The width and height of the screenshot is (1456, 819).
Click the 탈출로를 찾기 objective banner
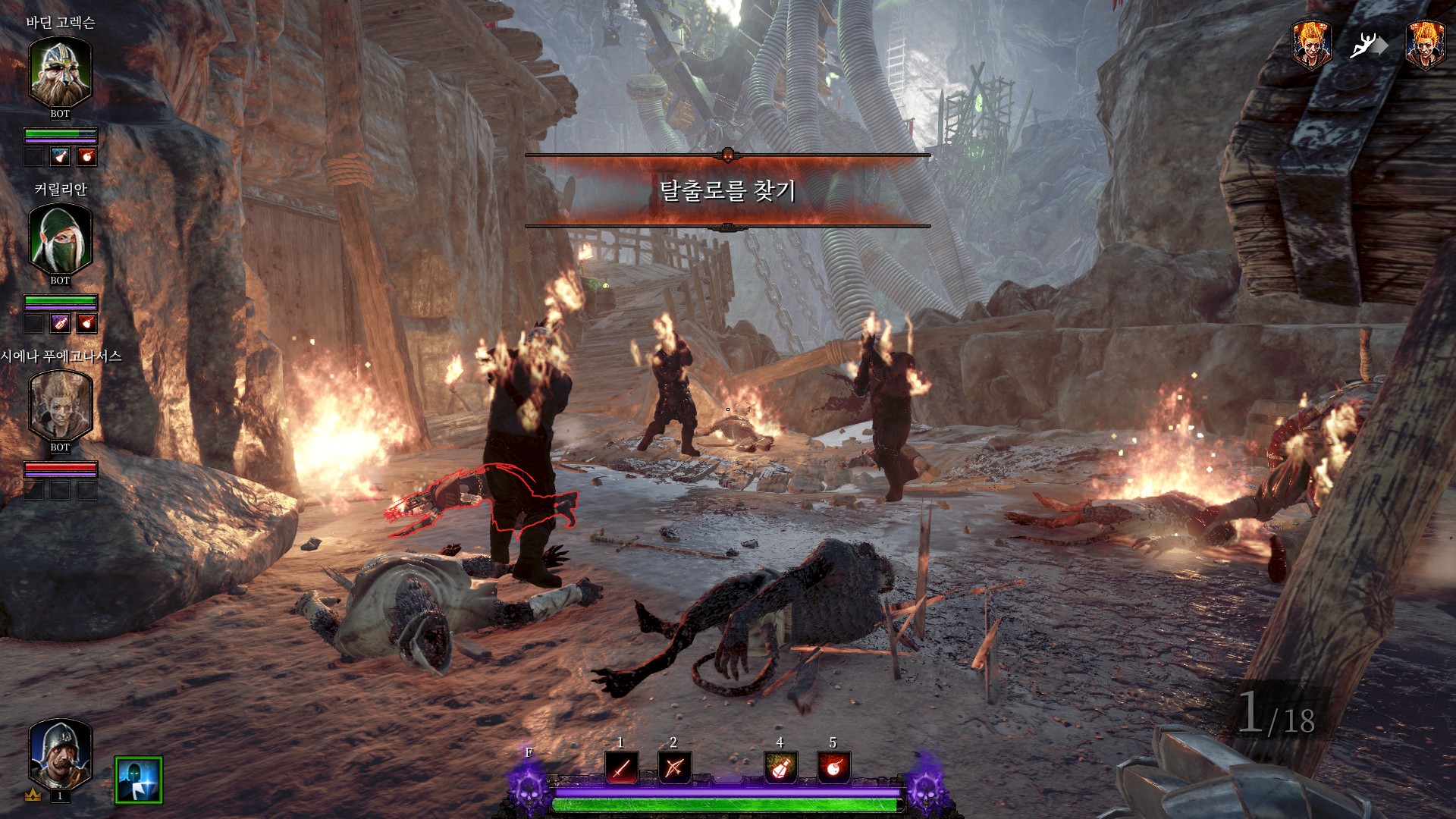coord(727,190)
